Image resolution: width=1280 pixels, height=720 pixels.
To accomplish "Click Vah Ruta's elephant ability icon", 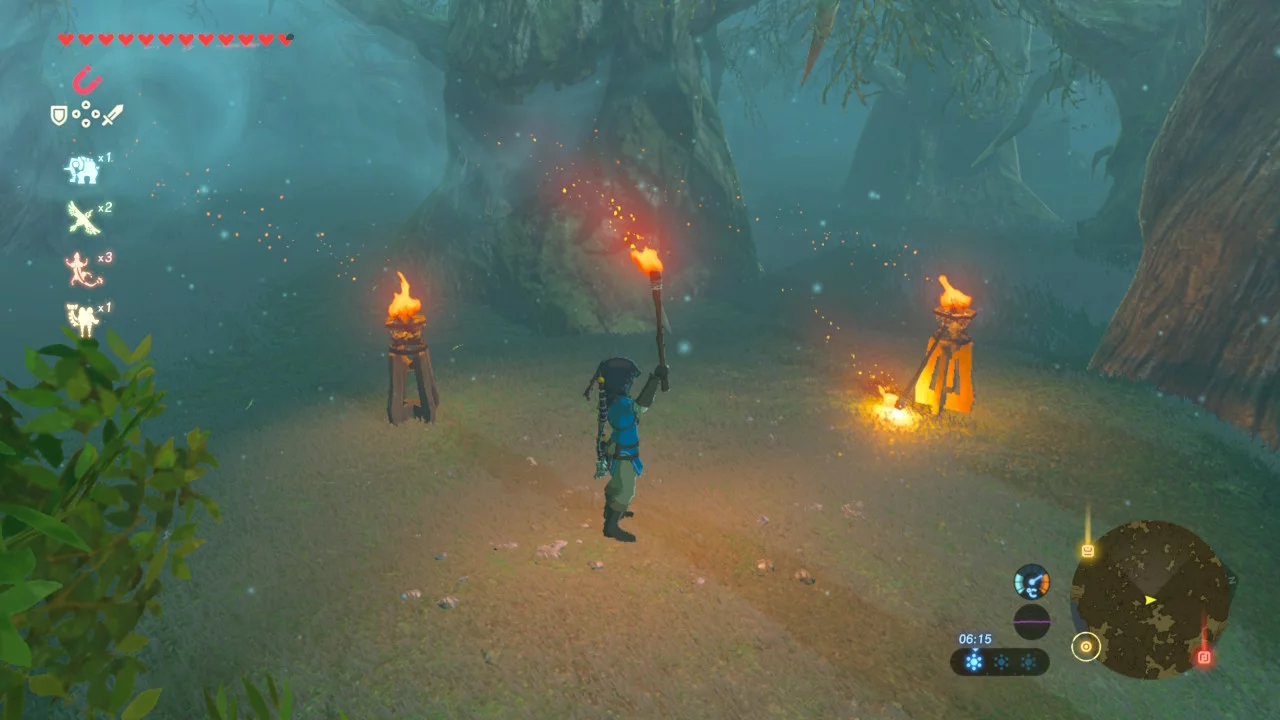I will [x=83, y=170].
